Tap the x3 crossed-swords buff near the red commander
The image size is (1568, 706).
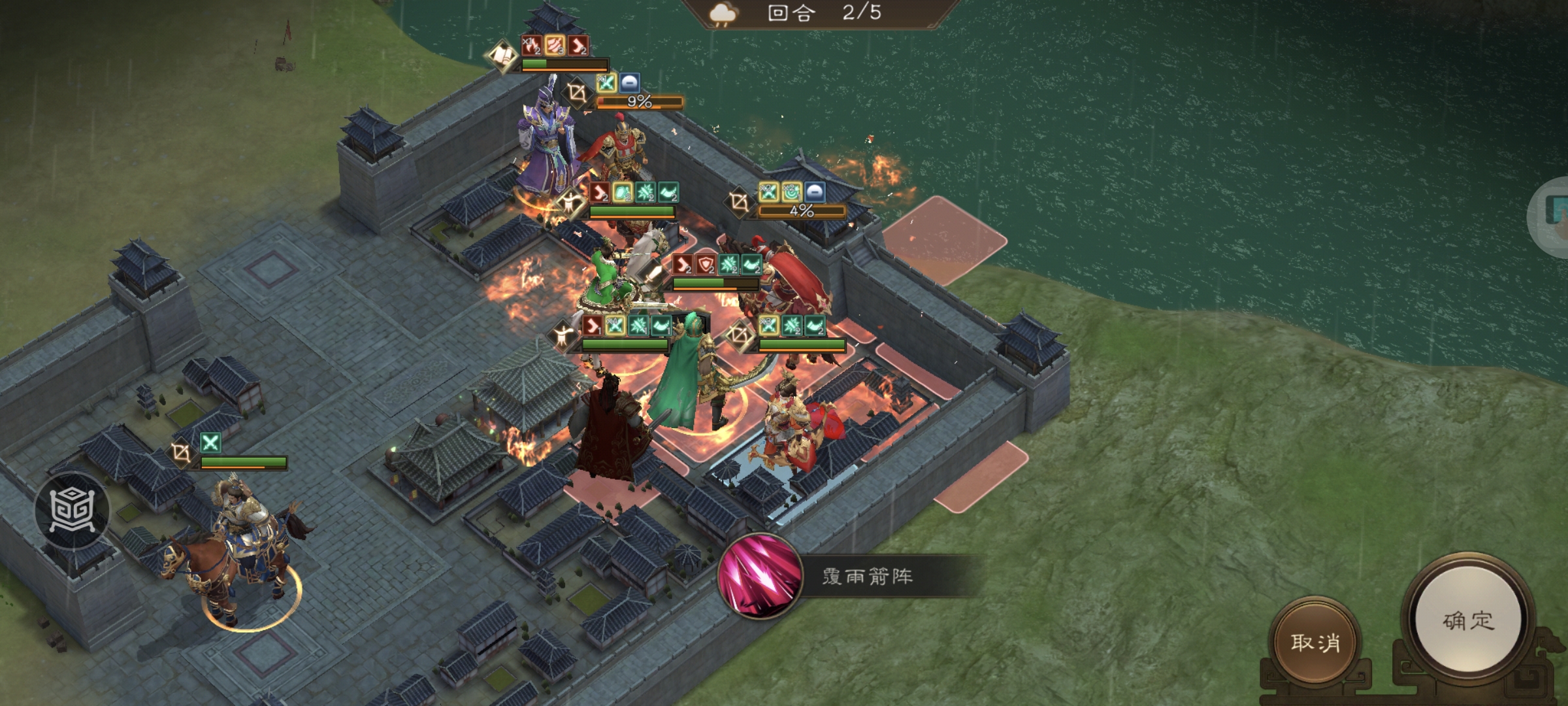(768, 326)
